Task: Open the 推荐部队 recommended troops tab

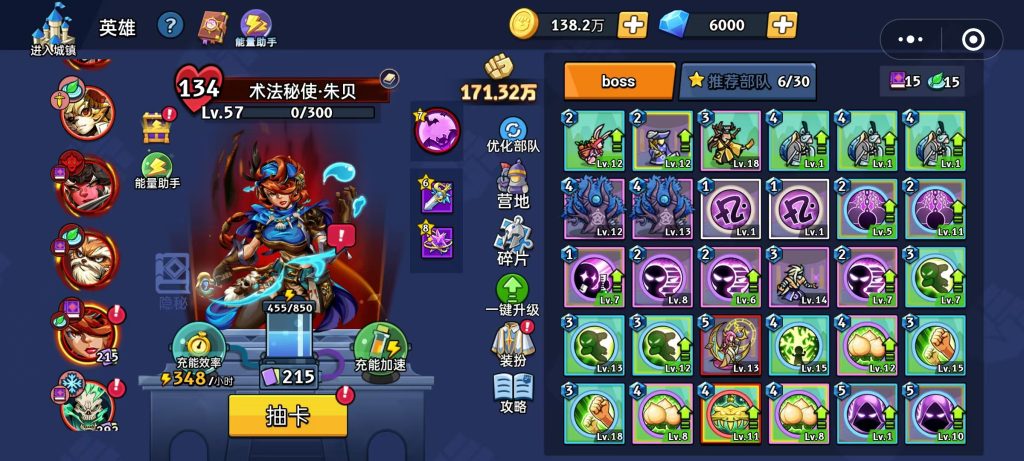Action: (747, 81)
